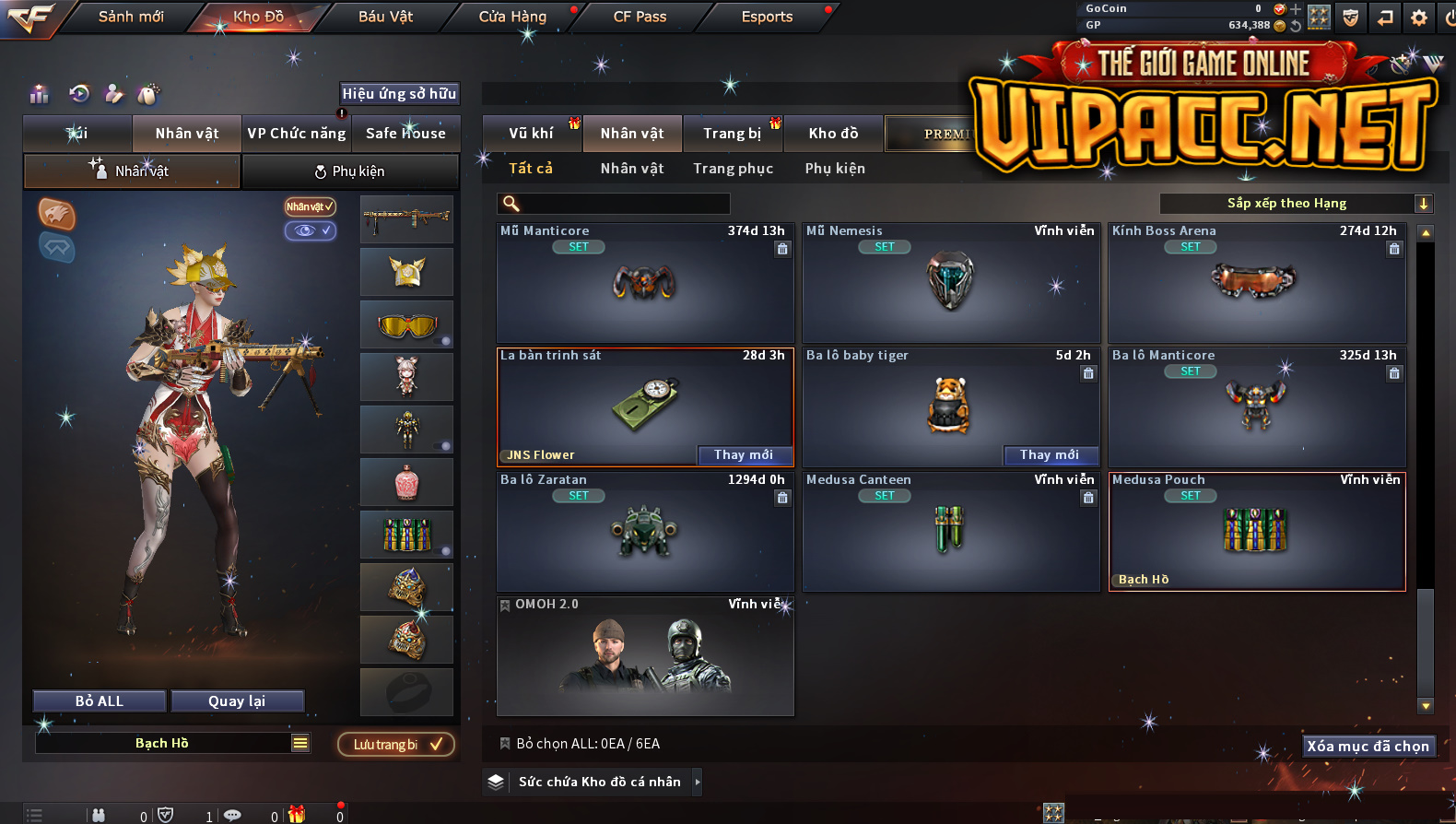The image size is (1456, 824).
Task: Open the Báu Vật menu
Action: (x=385, y=17)
